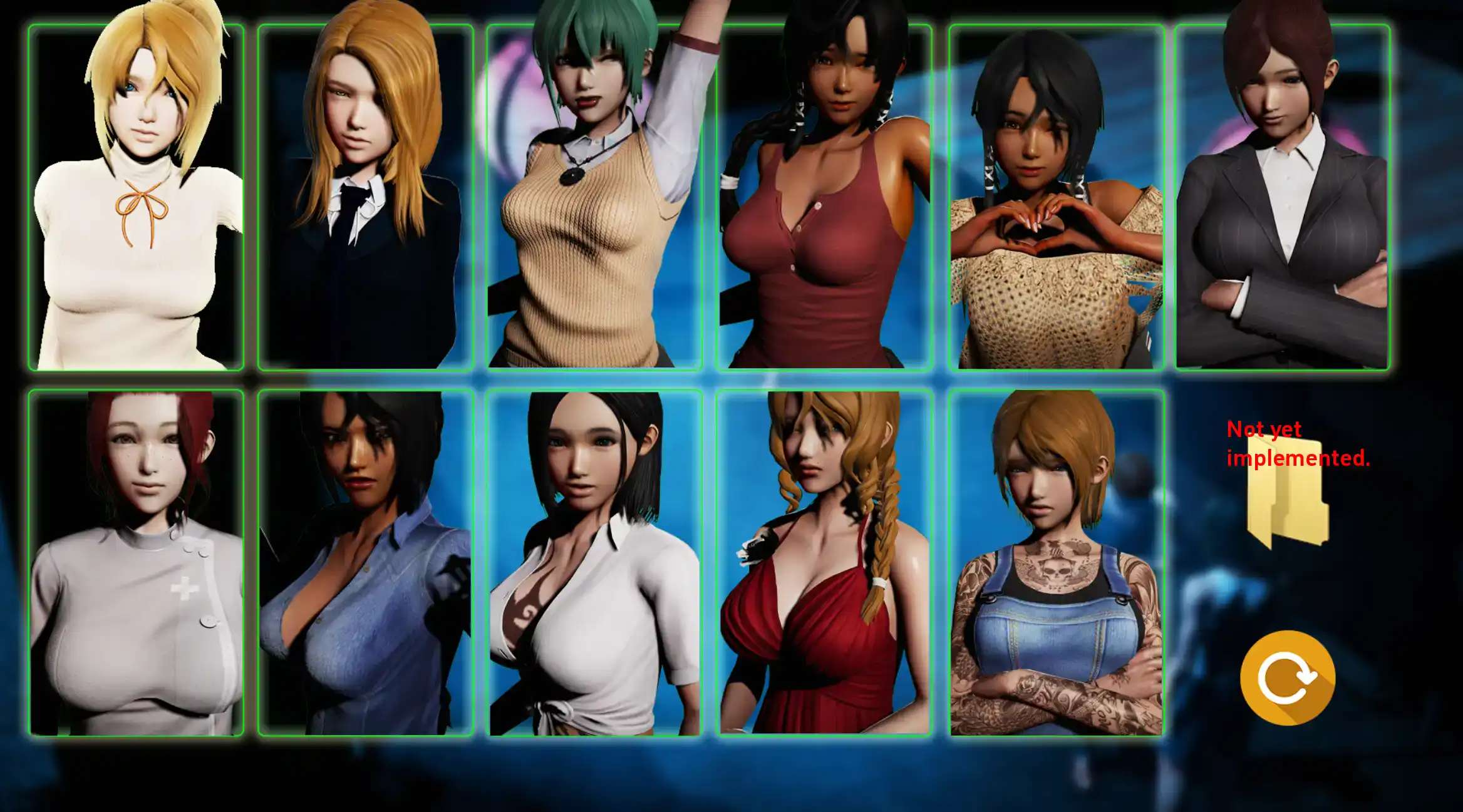Select the character in the blue denim shirt

(365, 562)
